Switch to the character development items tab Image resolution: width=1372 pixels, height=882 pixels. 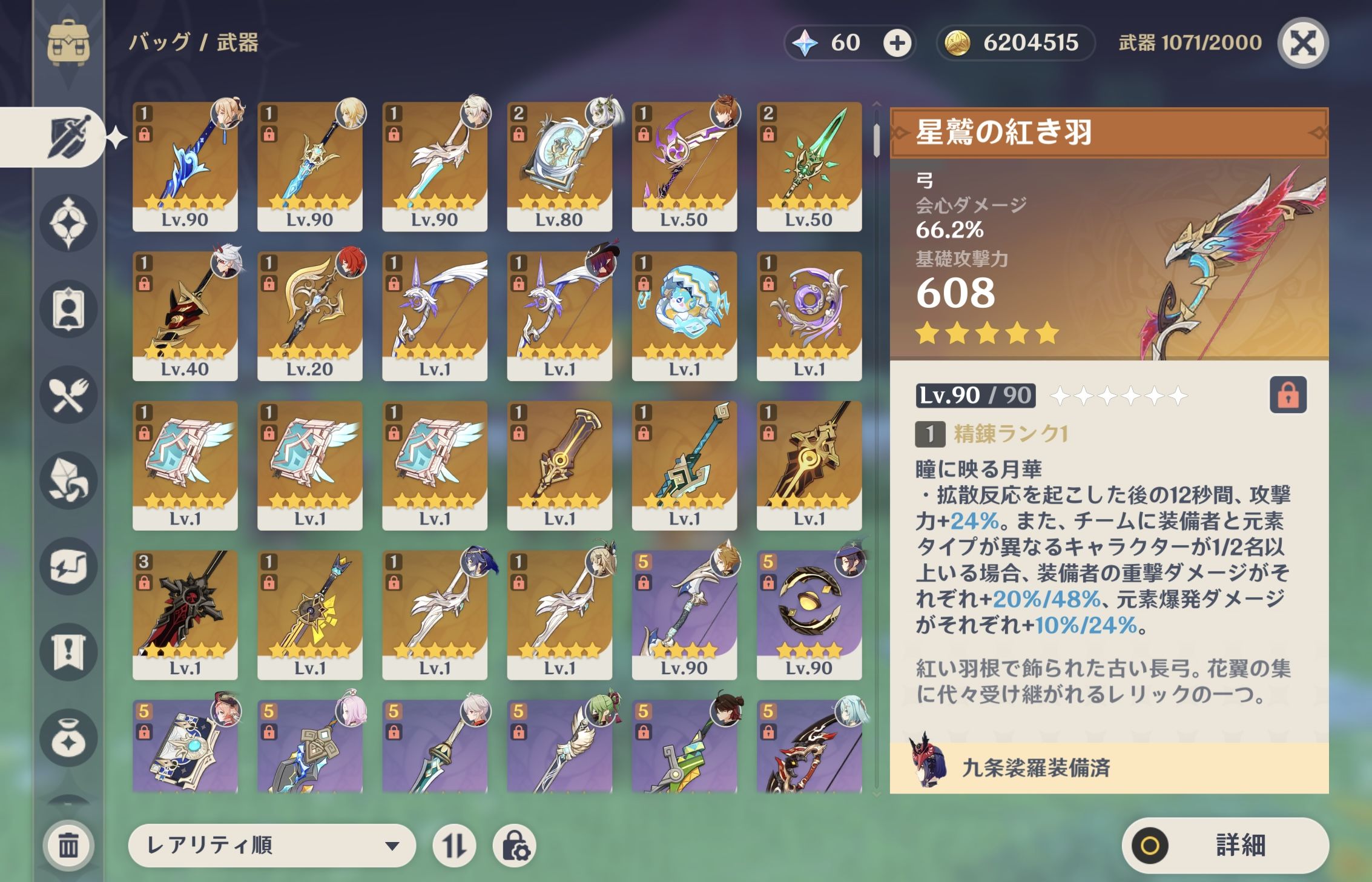[68, 310]
